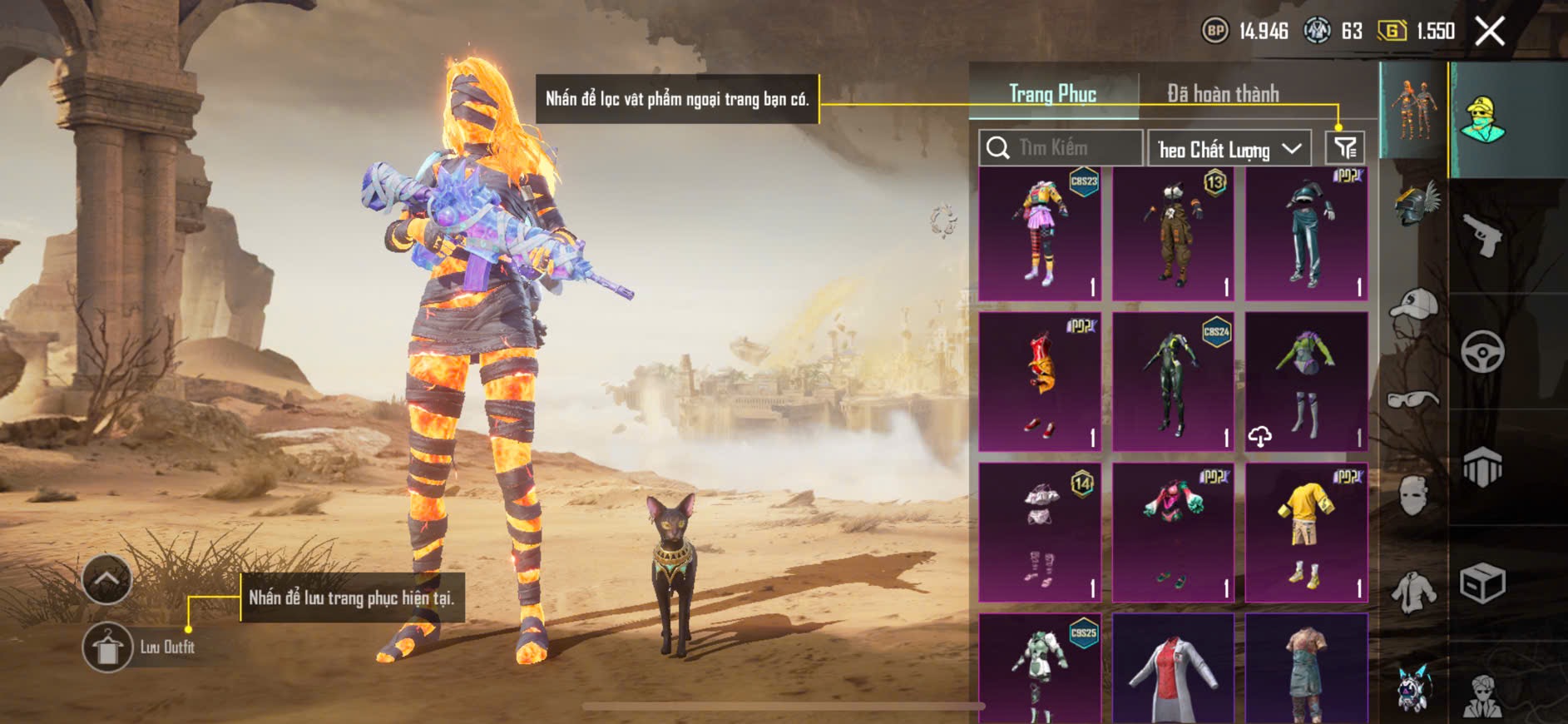Choose the outfit with the 13 badge
This screenshot has height=724, width=1568.
pos(1173,234)
